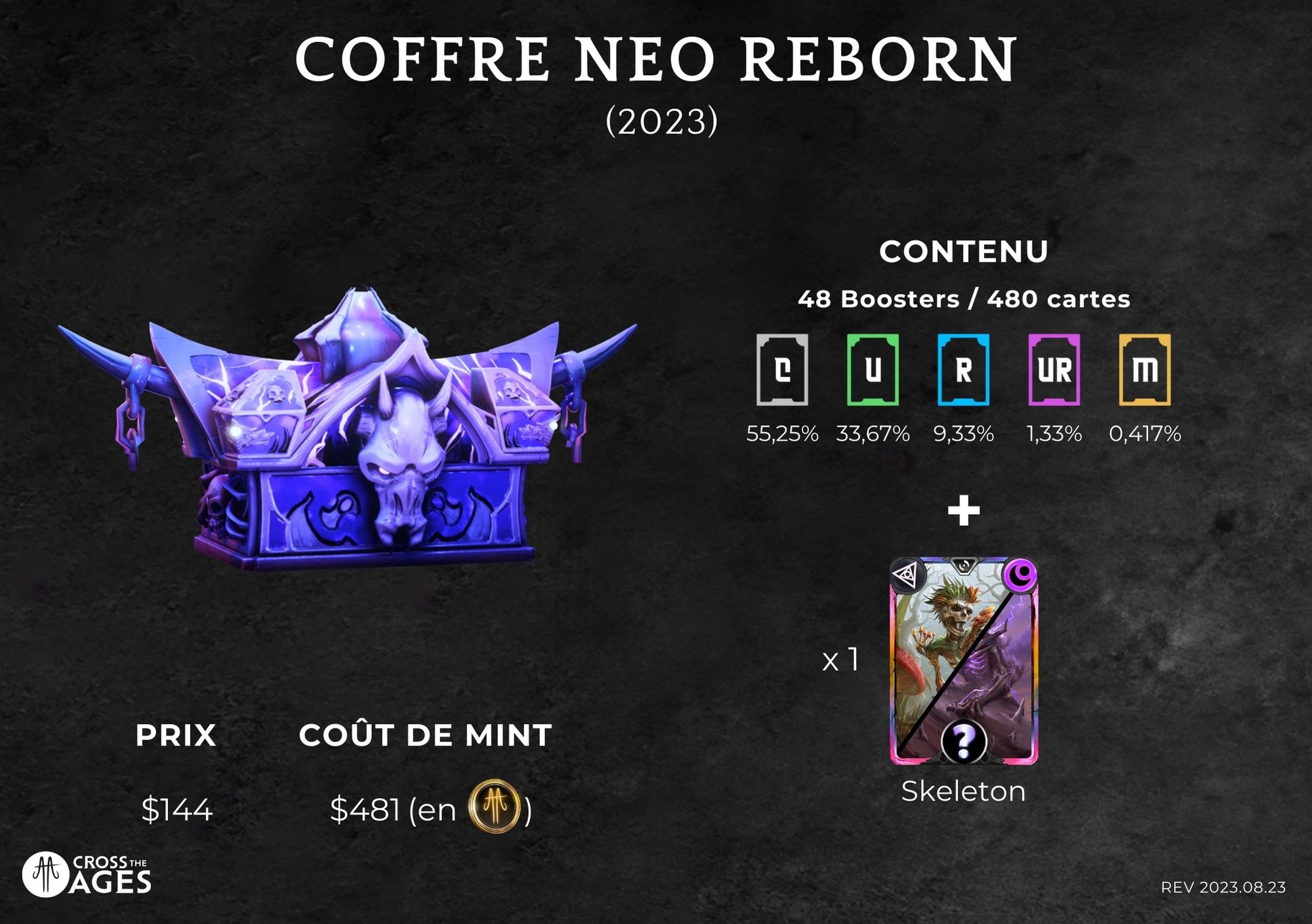
Task: Select the Neo Reborn chest image
Action: click(349, 433)
